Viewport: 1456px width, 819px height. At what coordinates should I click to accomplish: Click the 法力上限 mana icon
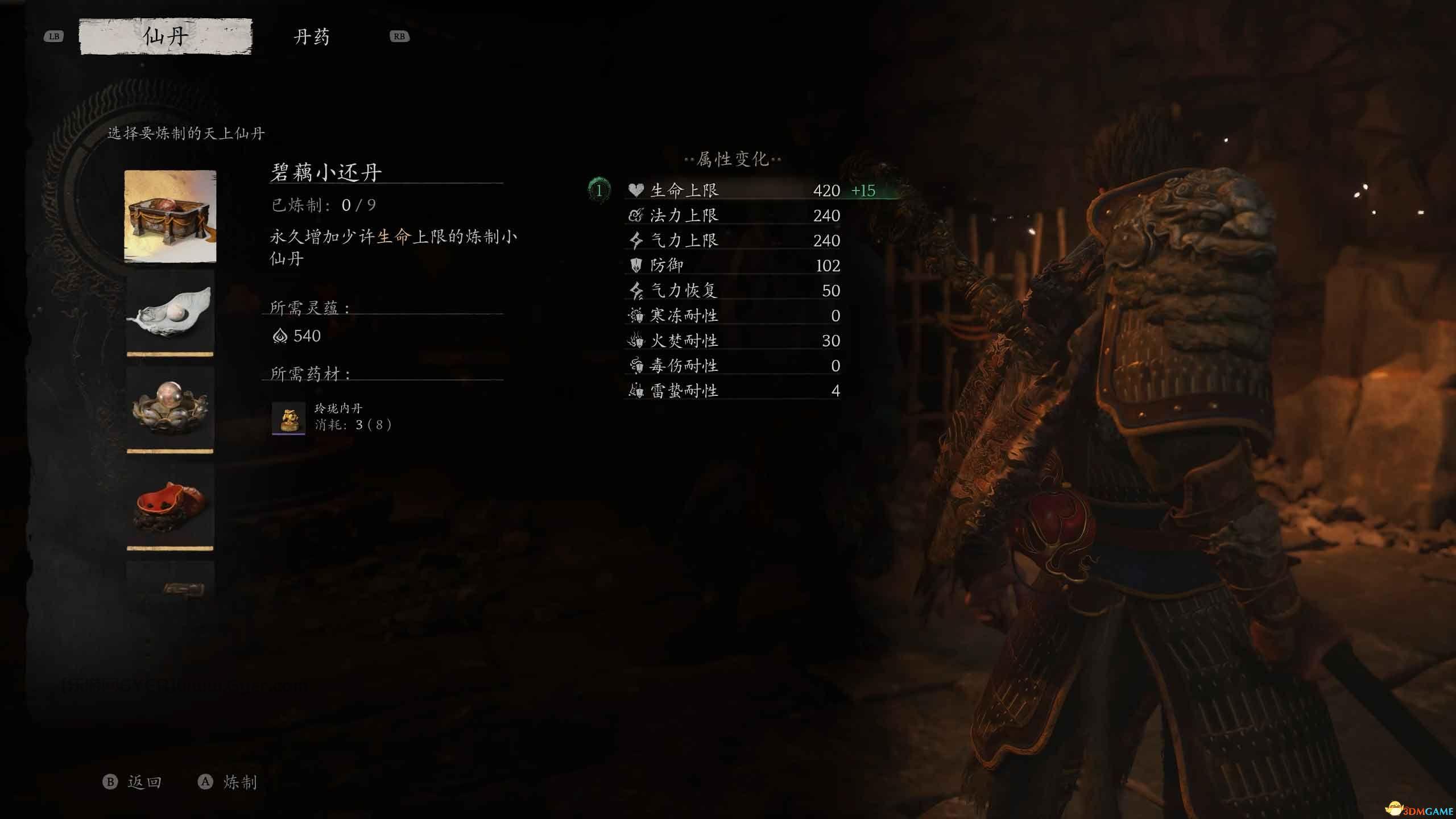(637, 215)
